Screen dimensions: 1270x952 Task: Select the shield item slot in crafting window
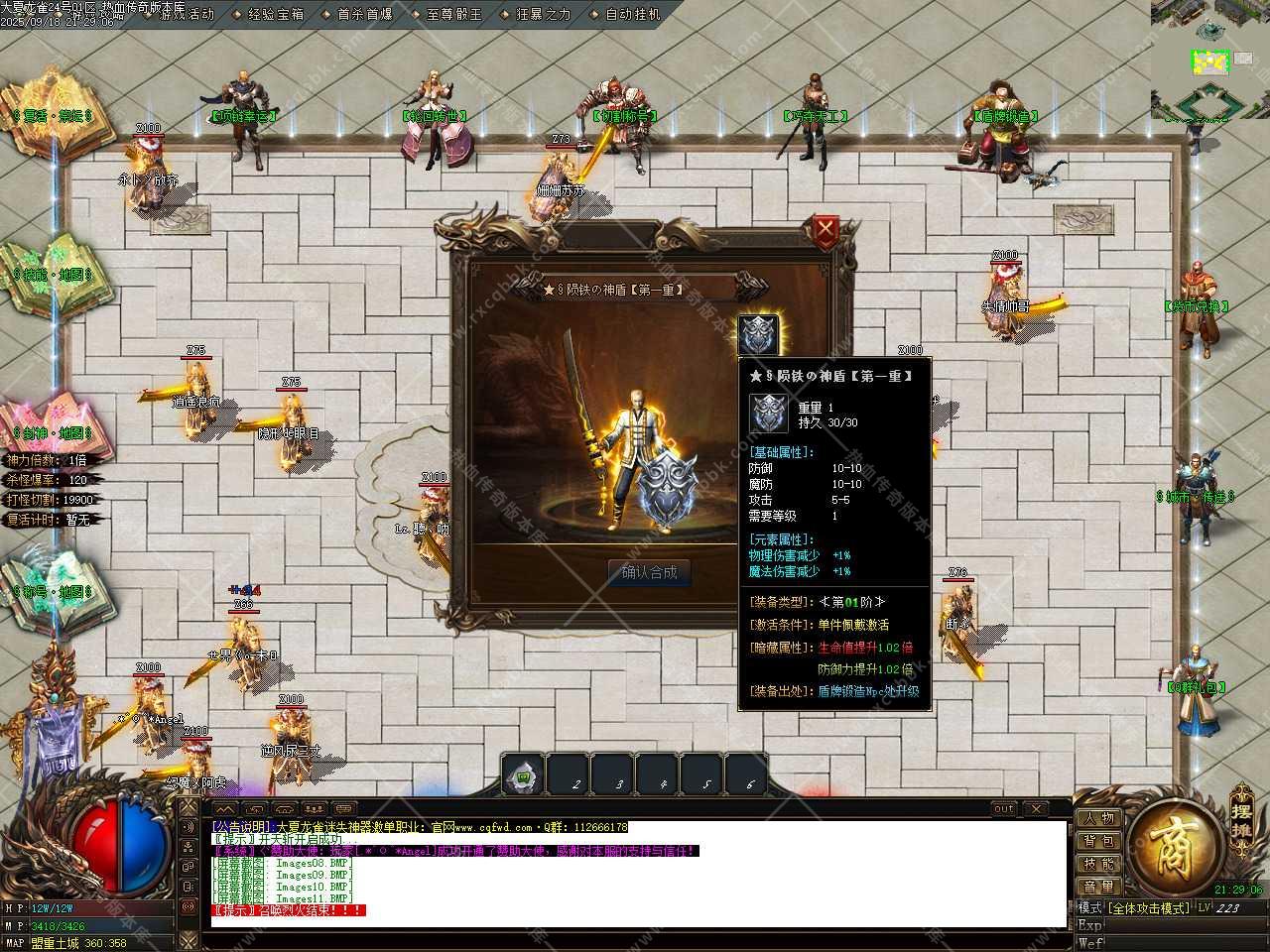[758, 334]
